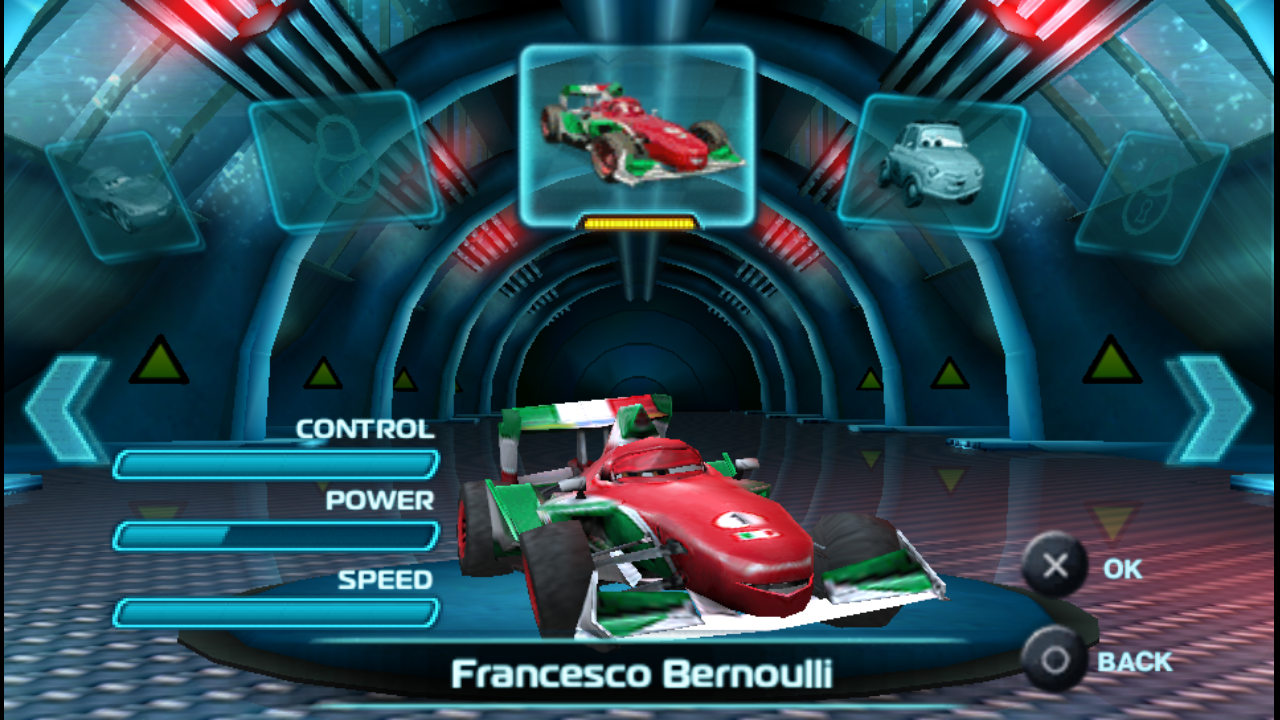Click the SPEED stat bar
Viewport: 1280px width, 720px height.
click(x=278, y=609)
